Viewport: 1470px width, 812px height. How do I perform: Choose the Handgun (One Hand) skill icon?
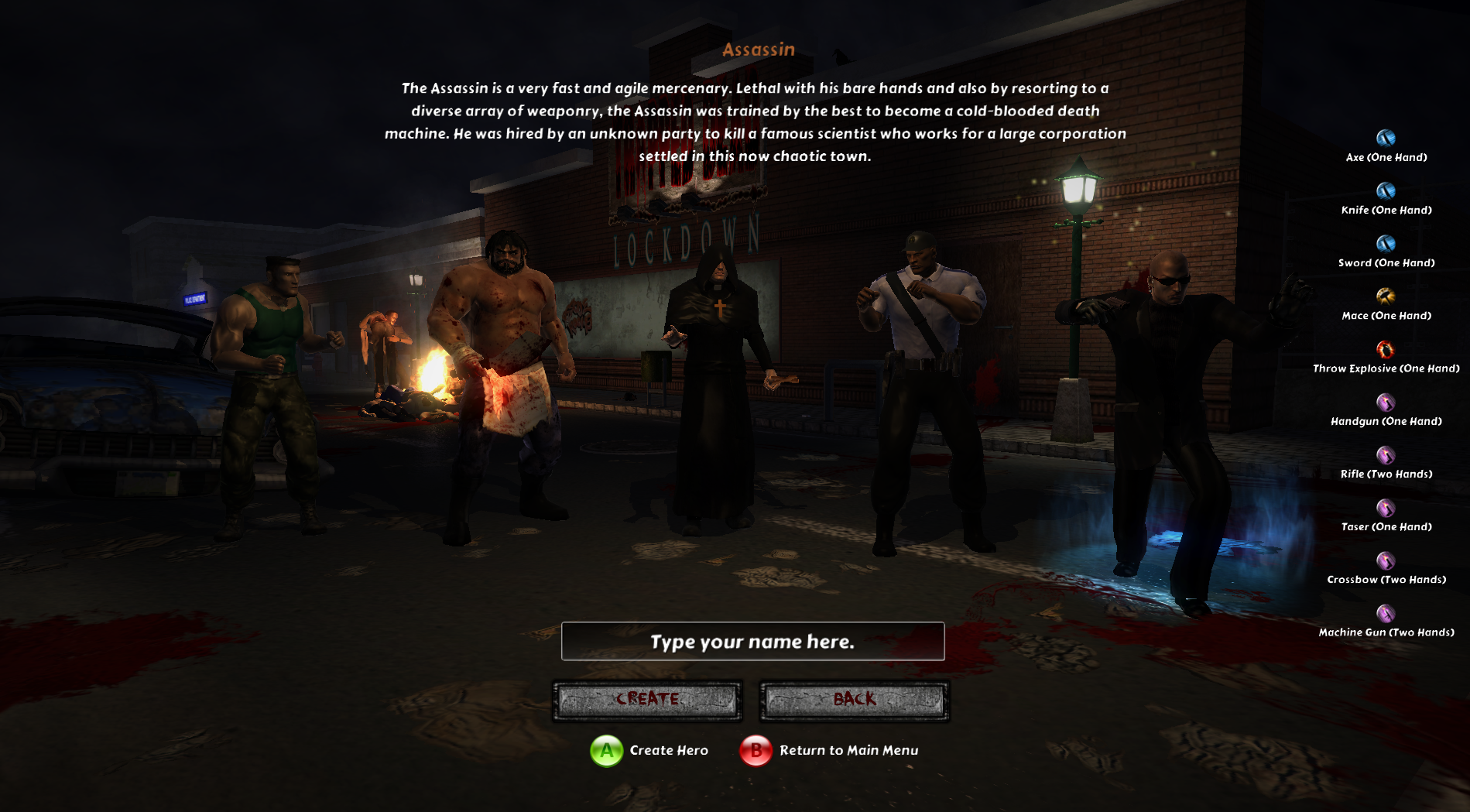pyautogui.click(x=1386, y=403)
